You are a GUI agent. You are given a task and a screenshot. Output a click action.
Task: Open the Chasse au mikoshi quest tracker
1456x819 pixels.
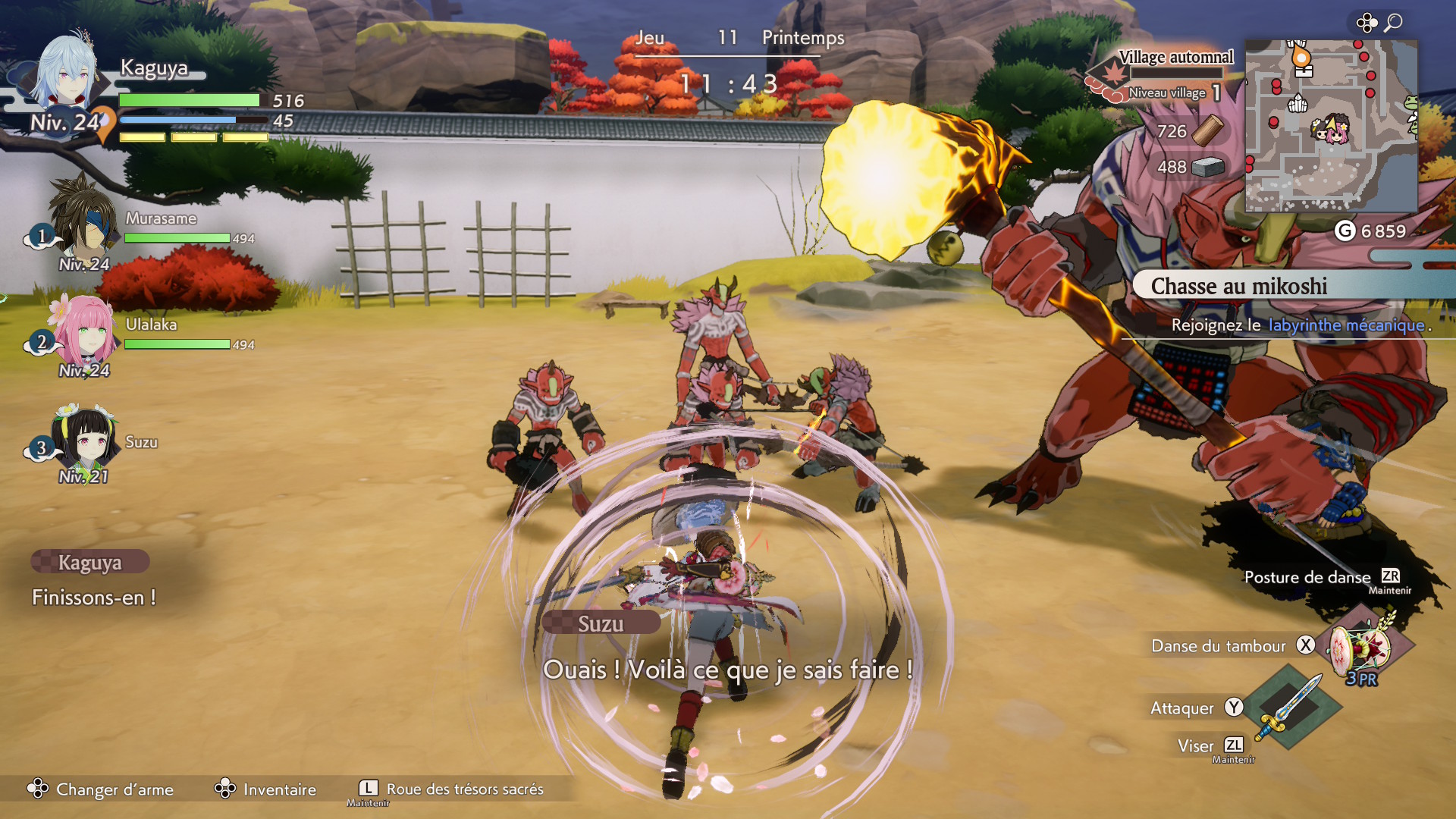click(x=1238, y=286)
